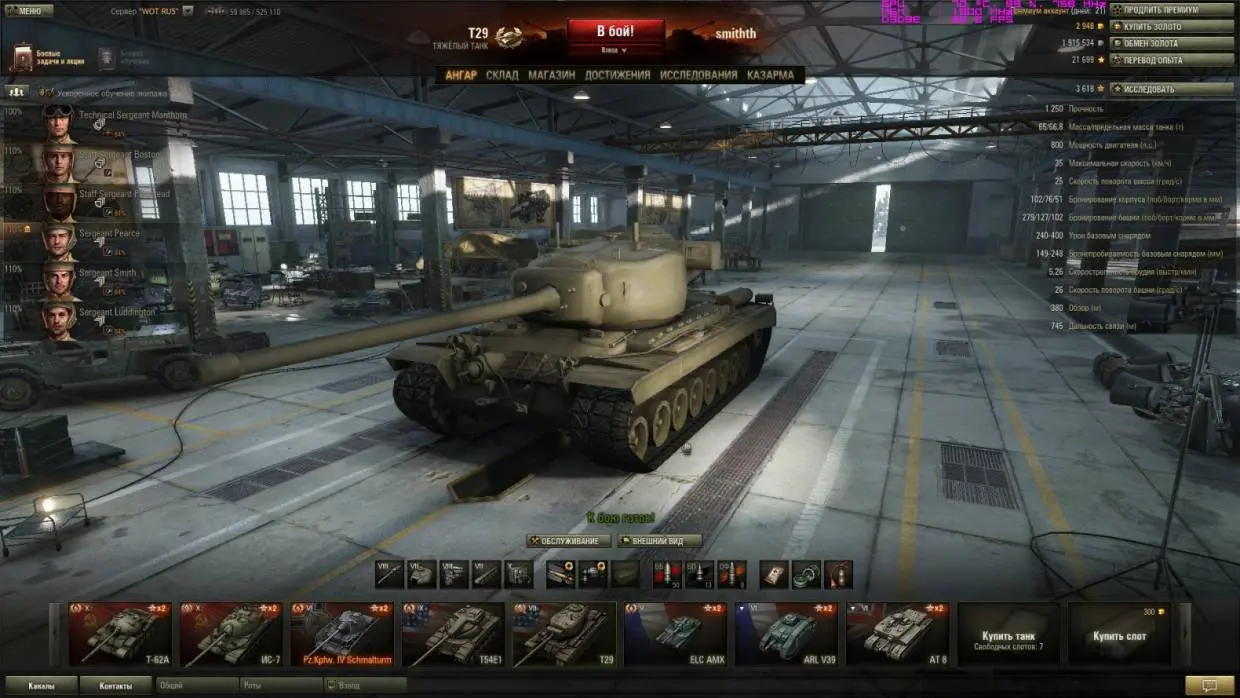
Task: Select the Pz.Kpfw. IV Schmalturm tank
Action: [342, 633]
